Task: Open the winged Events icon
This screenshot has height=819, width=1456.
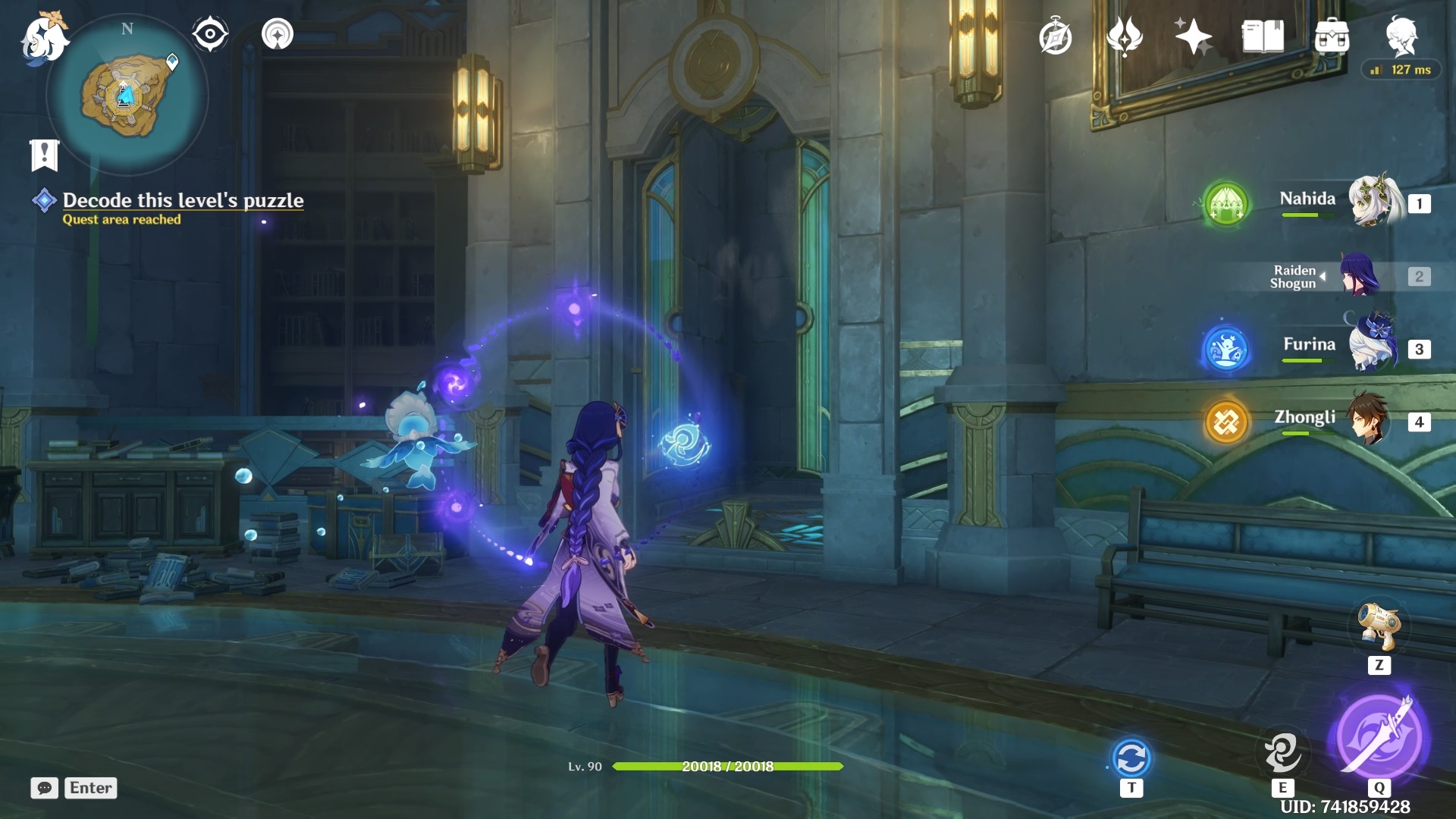Action: point(1124,36)
